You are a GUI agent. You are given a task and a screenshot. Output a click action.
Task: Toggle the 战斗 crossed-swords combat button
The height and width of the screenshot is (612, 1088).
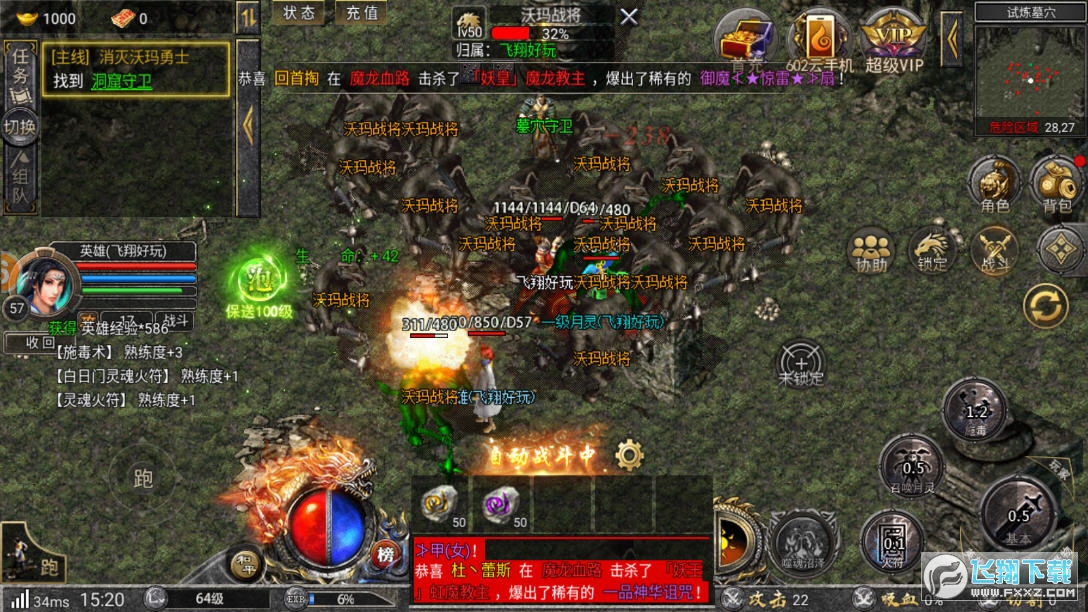click(x=993, y=250)
